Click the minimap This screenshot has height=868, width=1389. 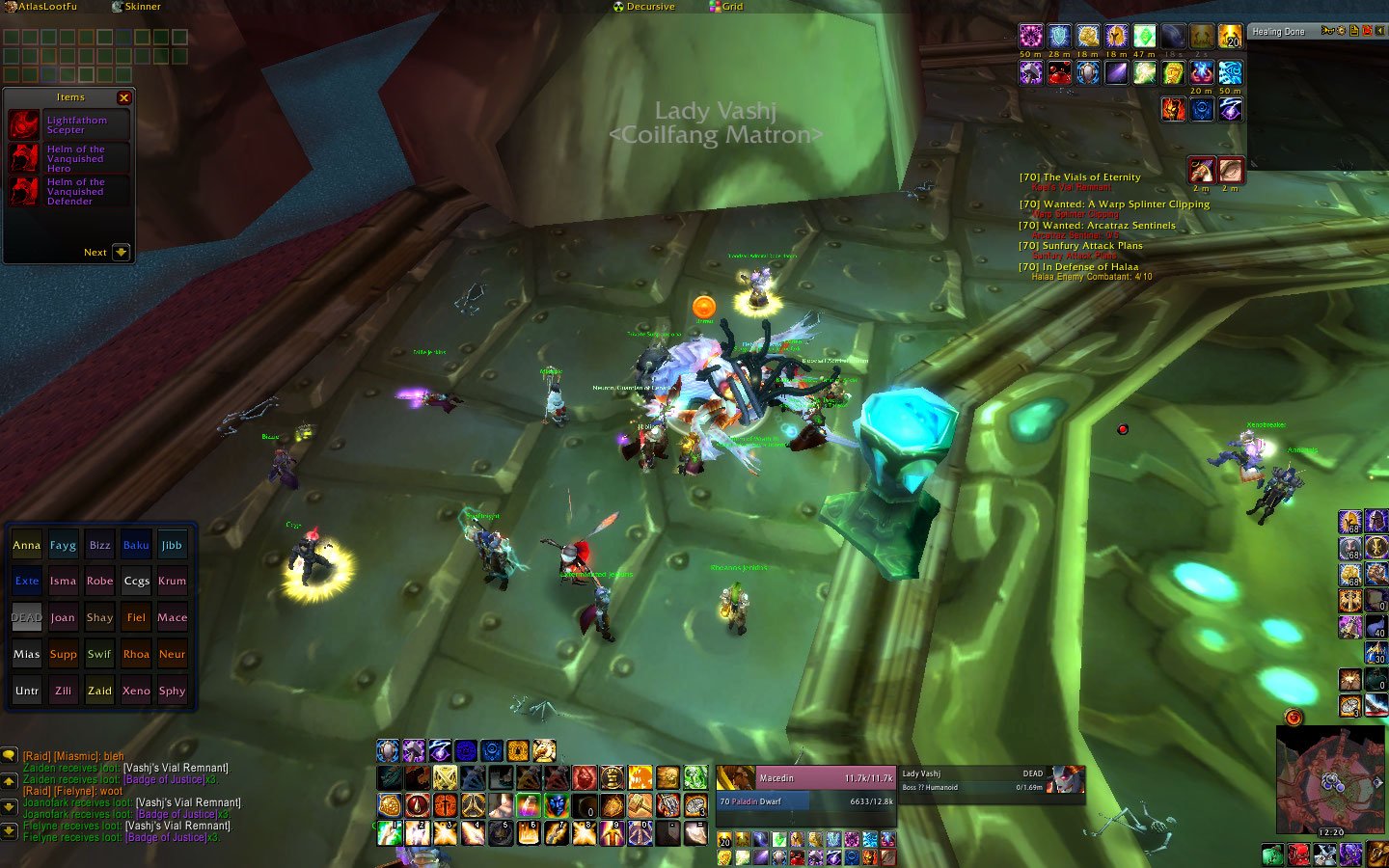[1330, 779]
